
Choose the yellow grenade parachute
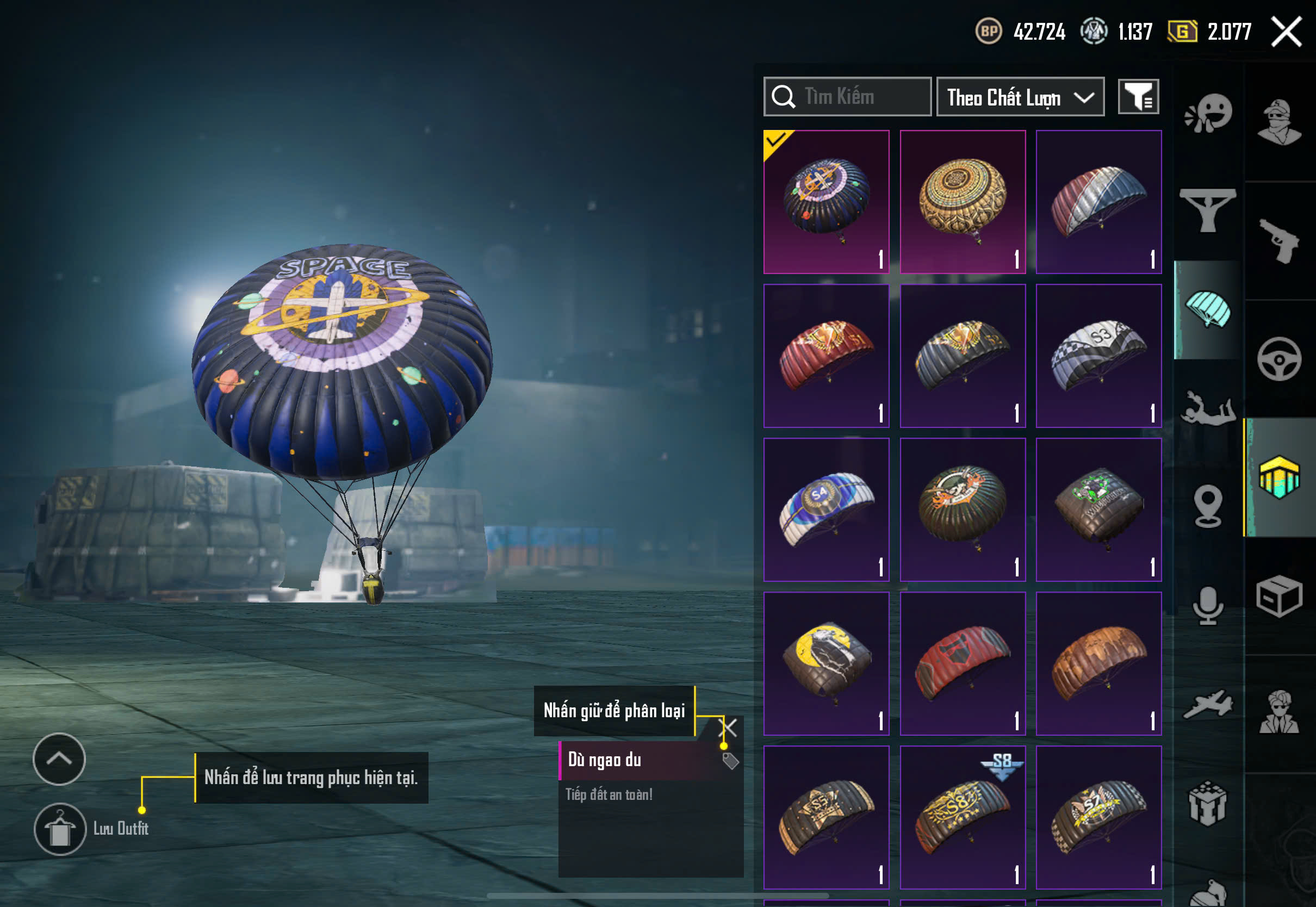click(x=826, y=663)
